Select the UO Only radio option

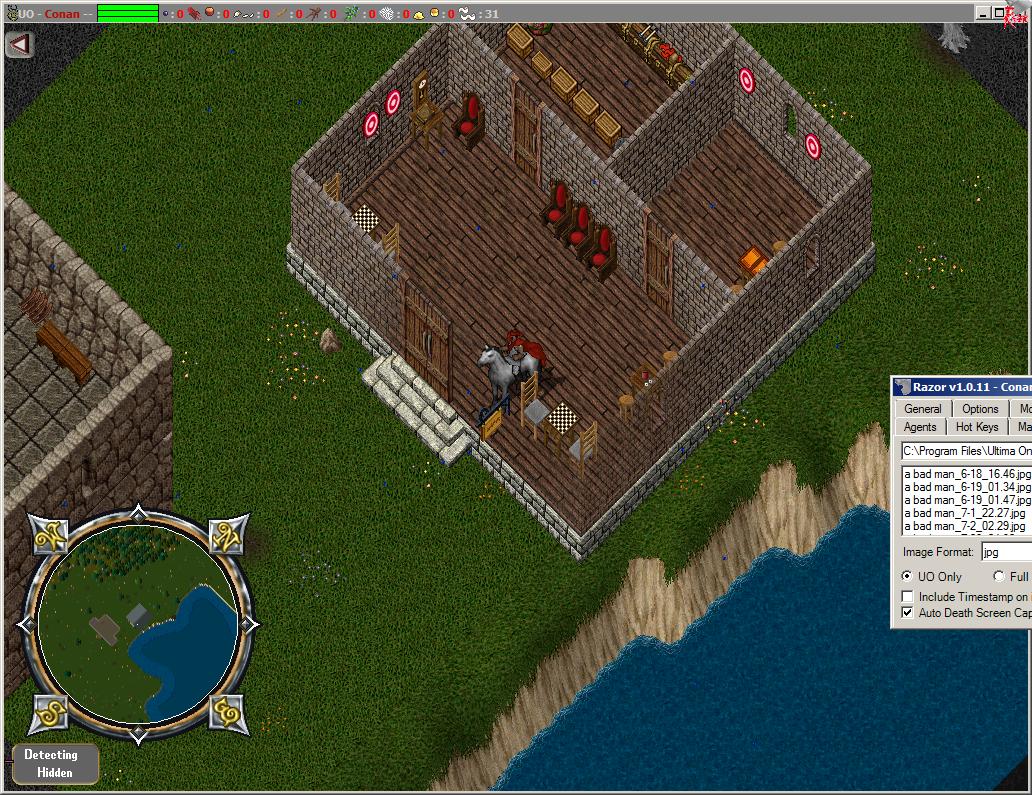coord(907,577)
